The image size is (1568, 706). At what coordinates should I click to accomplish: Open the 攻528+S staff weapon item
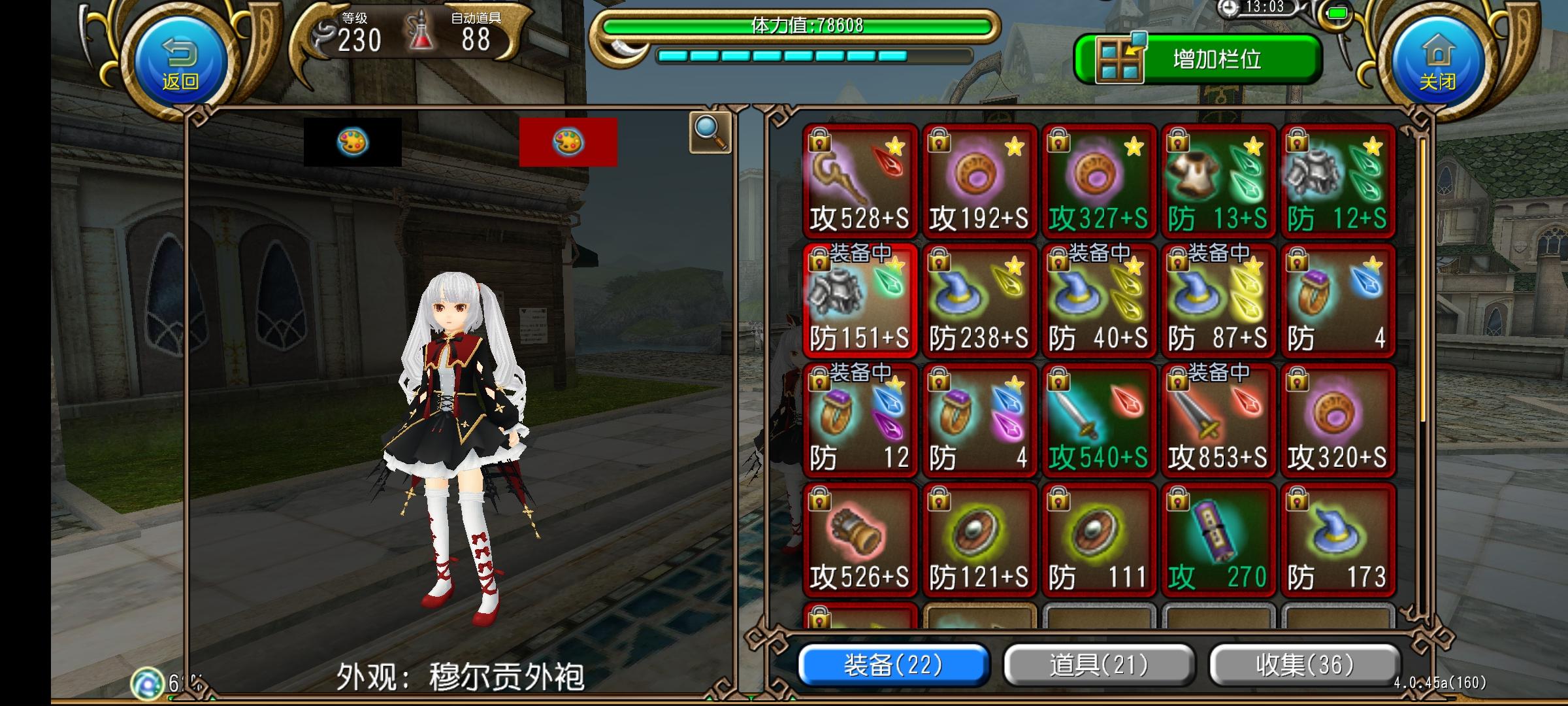click(859, 176)
